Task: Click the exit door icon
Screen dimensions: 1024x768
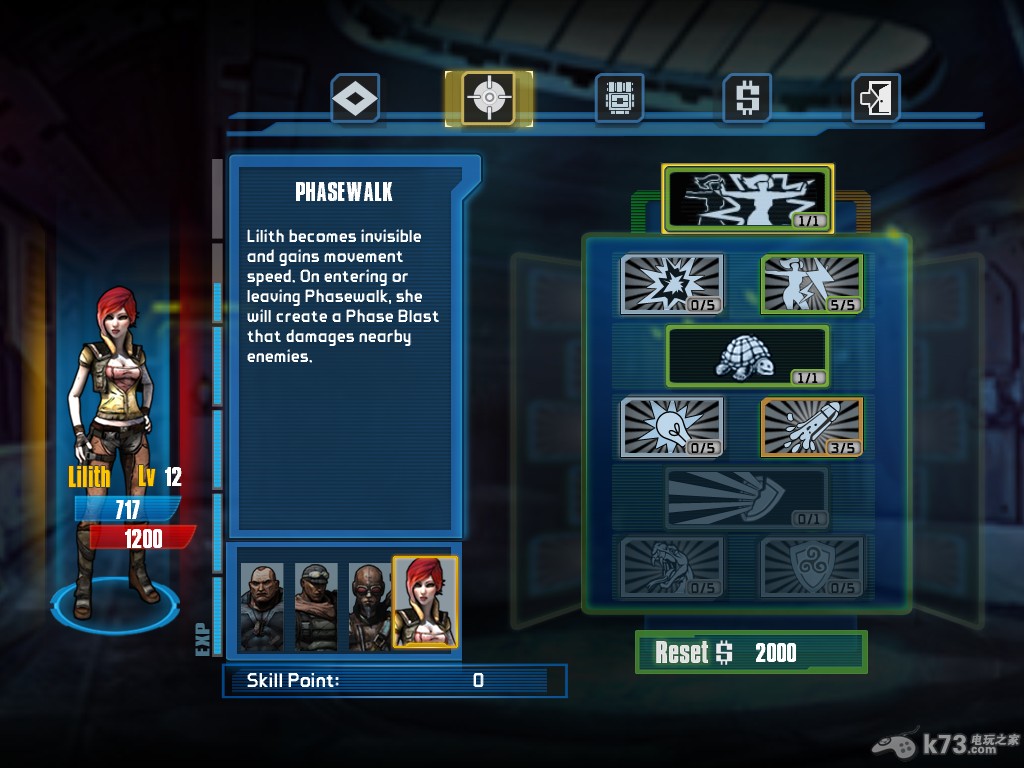Action: 876,98
